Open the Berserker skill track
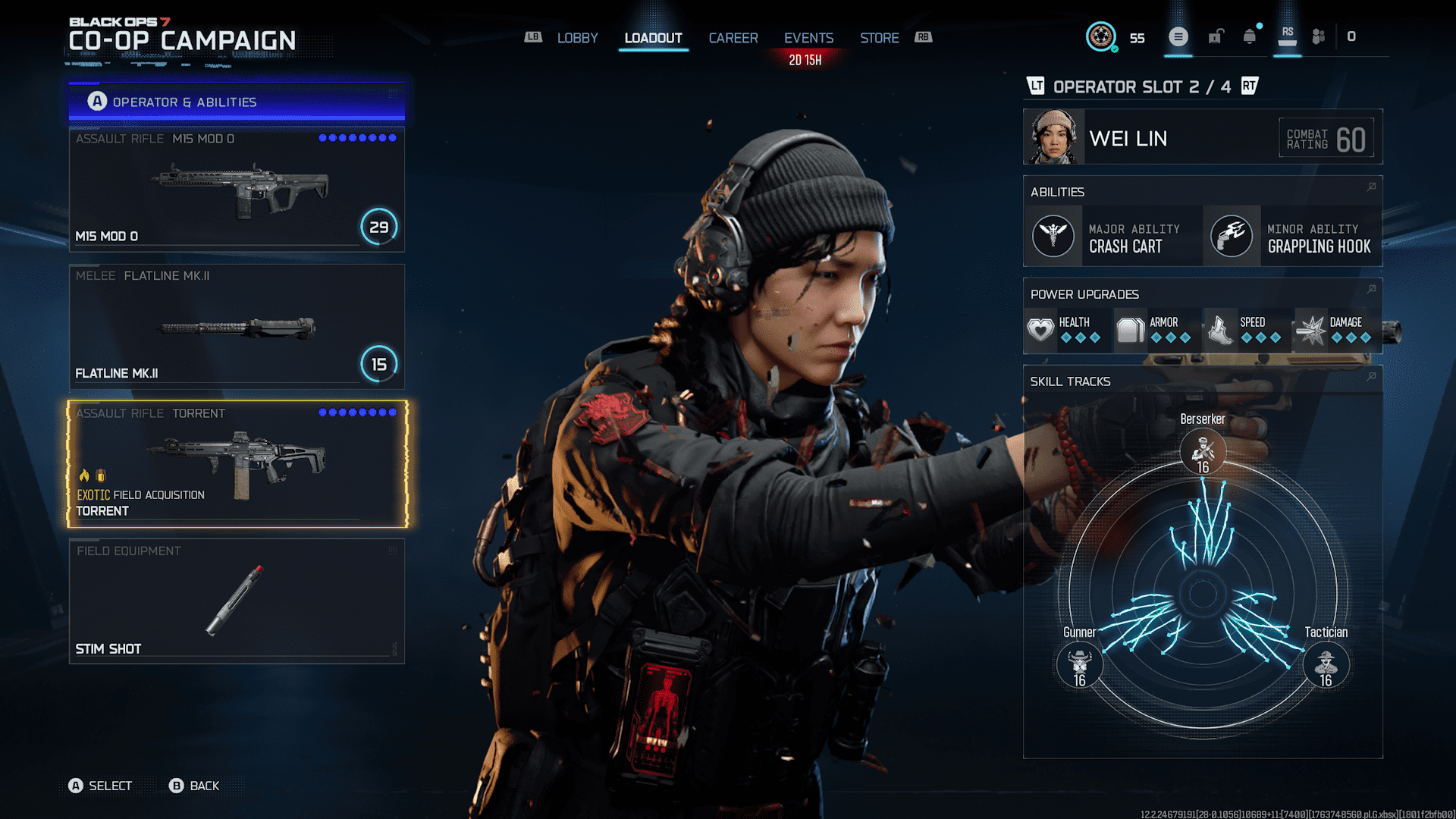 coord(1203,451)
